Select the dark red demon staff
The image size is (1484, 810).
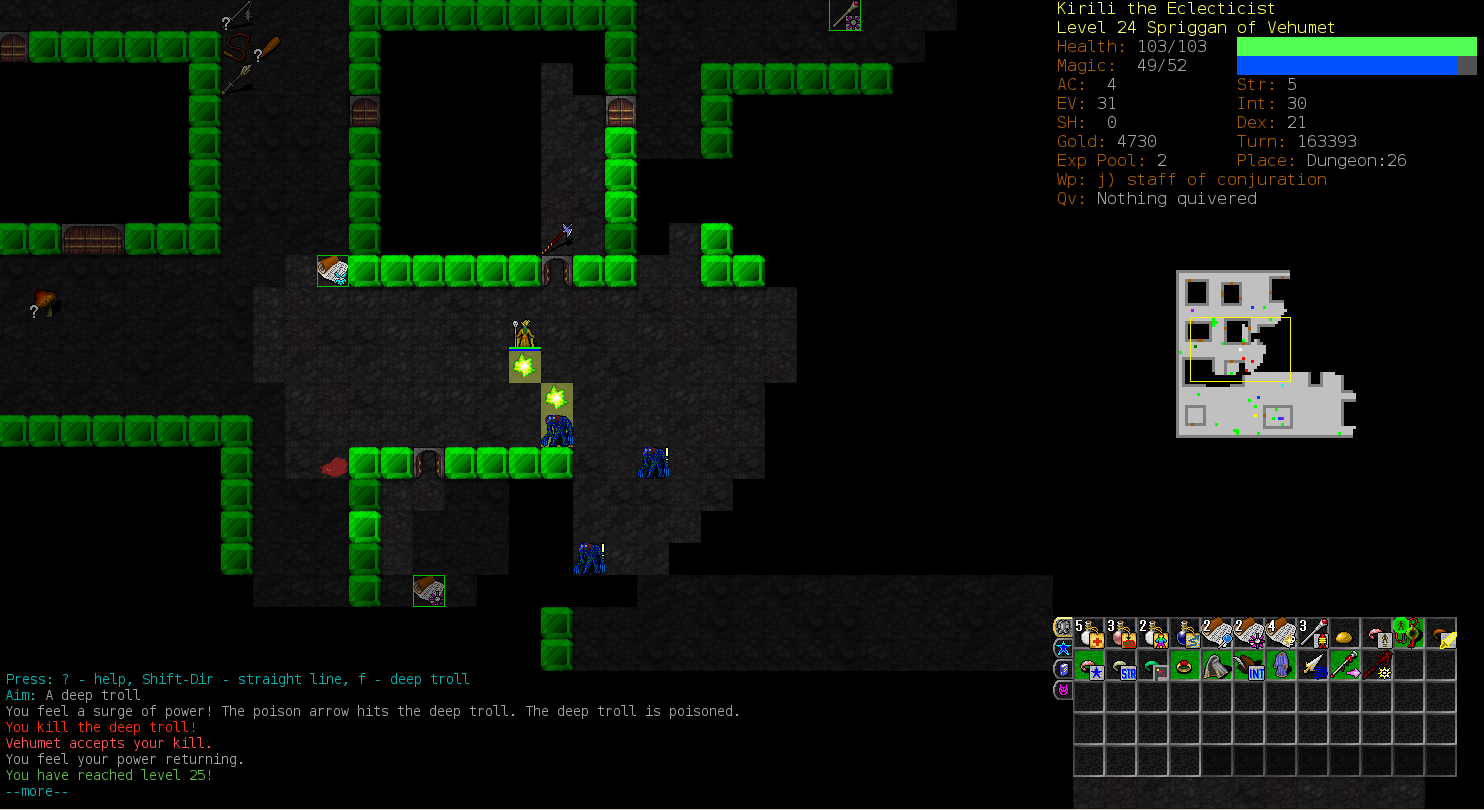tap(1377, 665)
